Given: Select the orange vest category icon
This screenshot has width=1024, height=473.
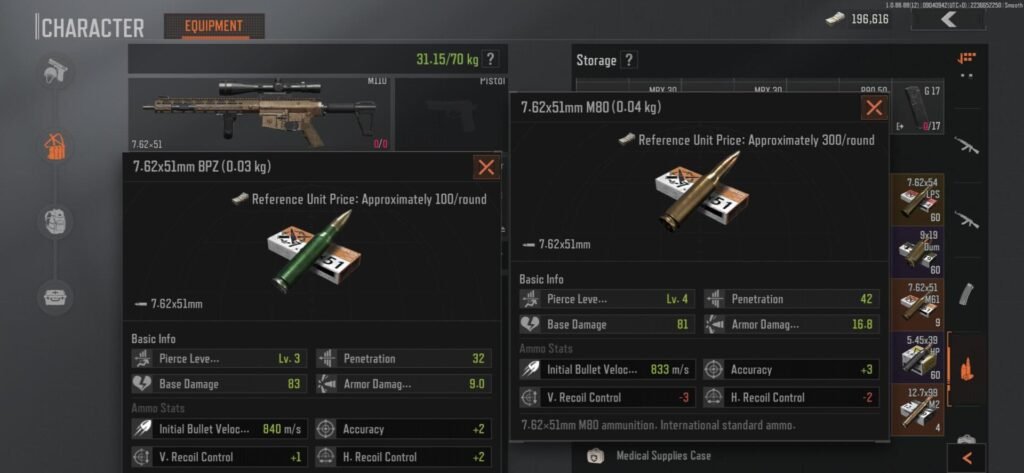Looking at the screenshot, I should 55,146.
